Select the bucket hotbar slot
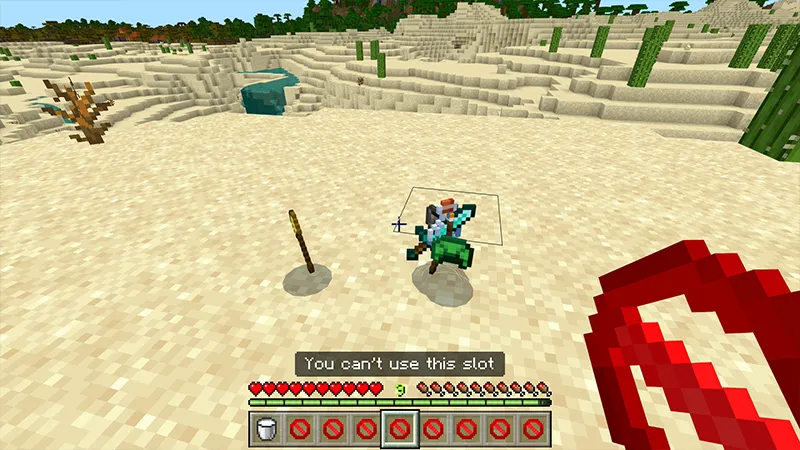Screen dimensions: 800x450 point(267,431)
